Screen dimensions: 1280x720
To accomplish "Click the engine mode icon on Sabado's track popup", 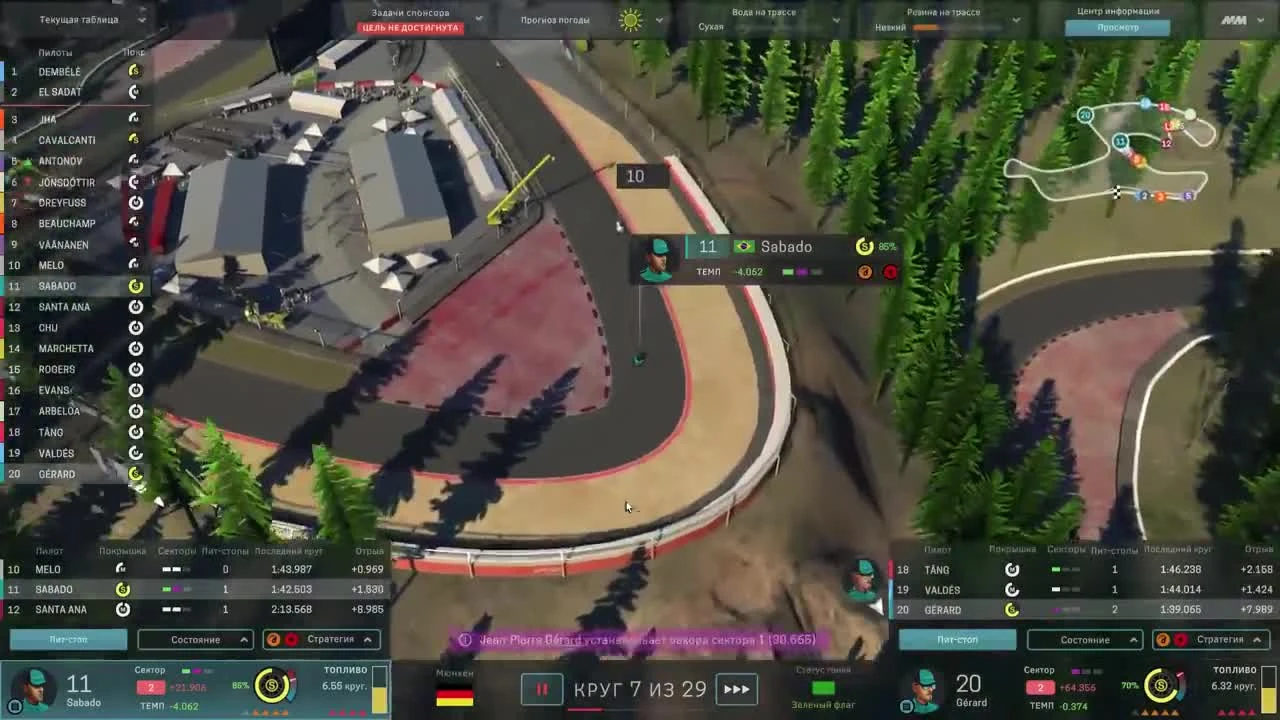I will pos(865,271).
